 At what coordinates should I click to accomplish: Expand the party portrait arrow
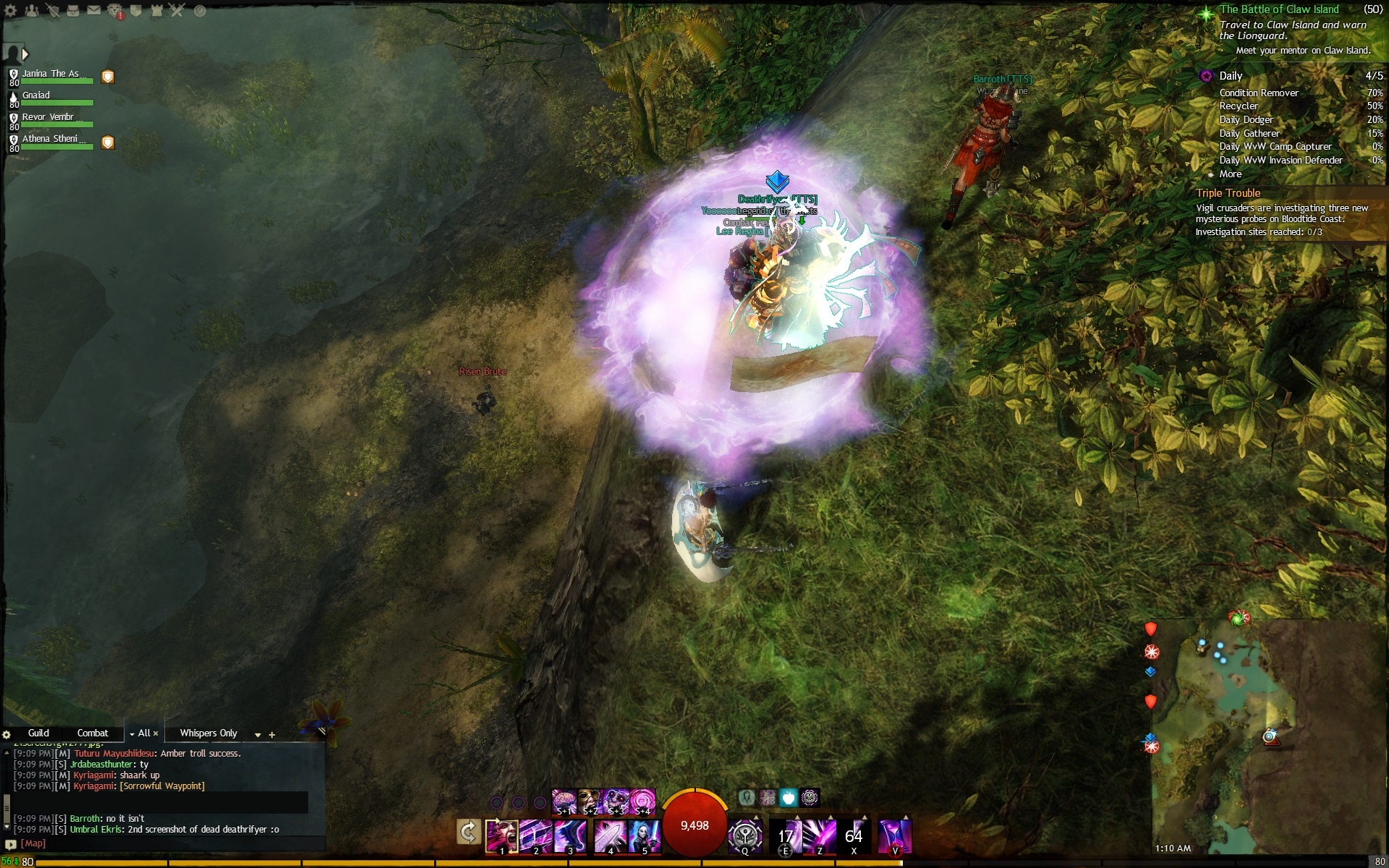tap(25, 54)
